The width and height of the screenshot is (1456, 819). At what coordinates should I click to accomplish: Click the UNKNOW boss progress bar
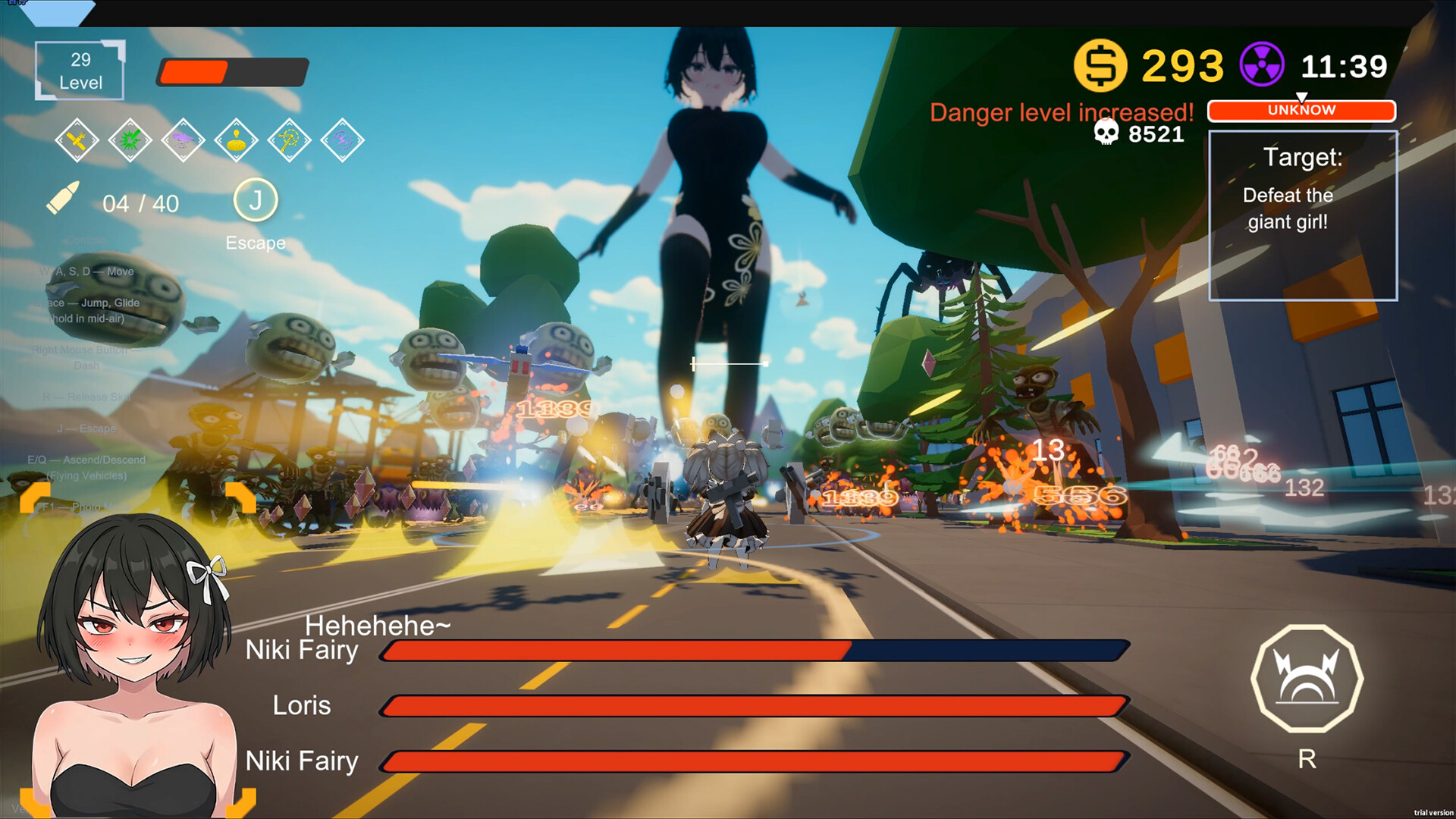point(1301,111)
